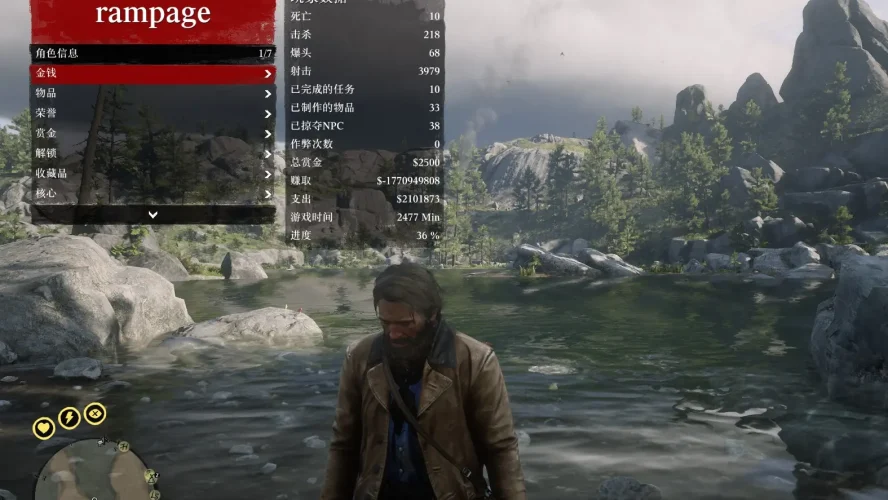Click the heart health core icon
The image size is (888, 500).
pyautogui.click(x=44, y=428)
